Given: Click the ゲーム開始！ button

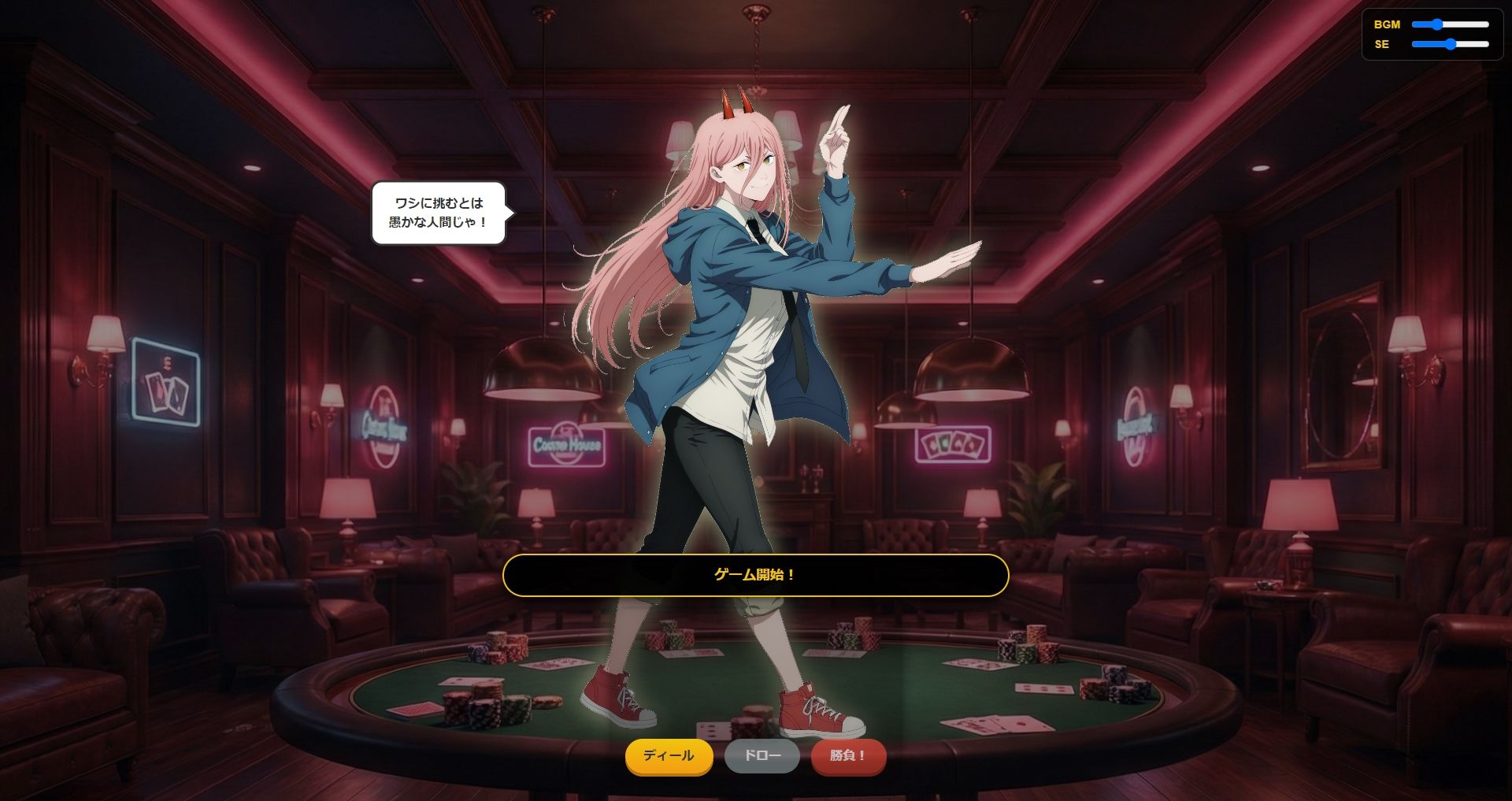Looking at the screenshot, I should [x=755, y=576].
